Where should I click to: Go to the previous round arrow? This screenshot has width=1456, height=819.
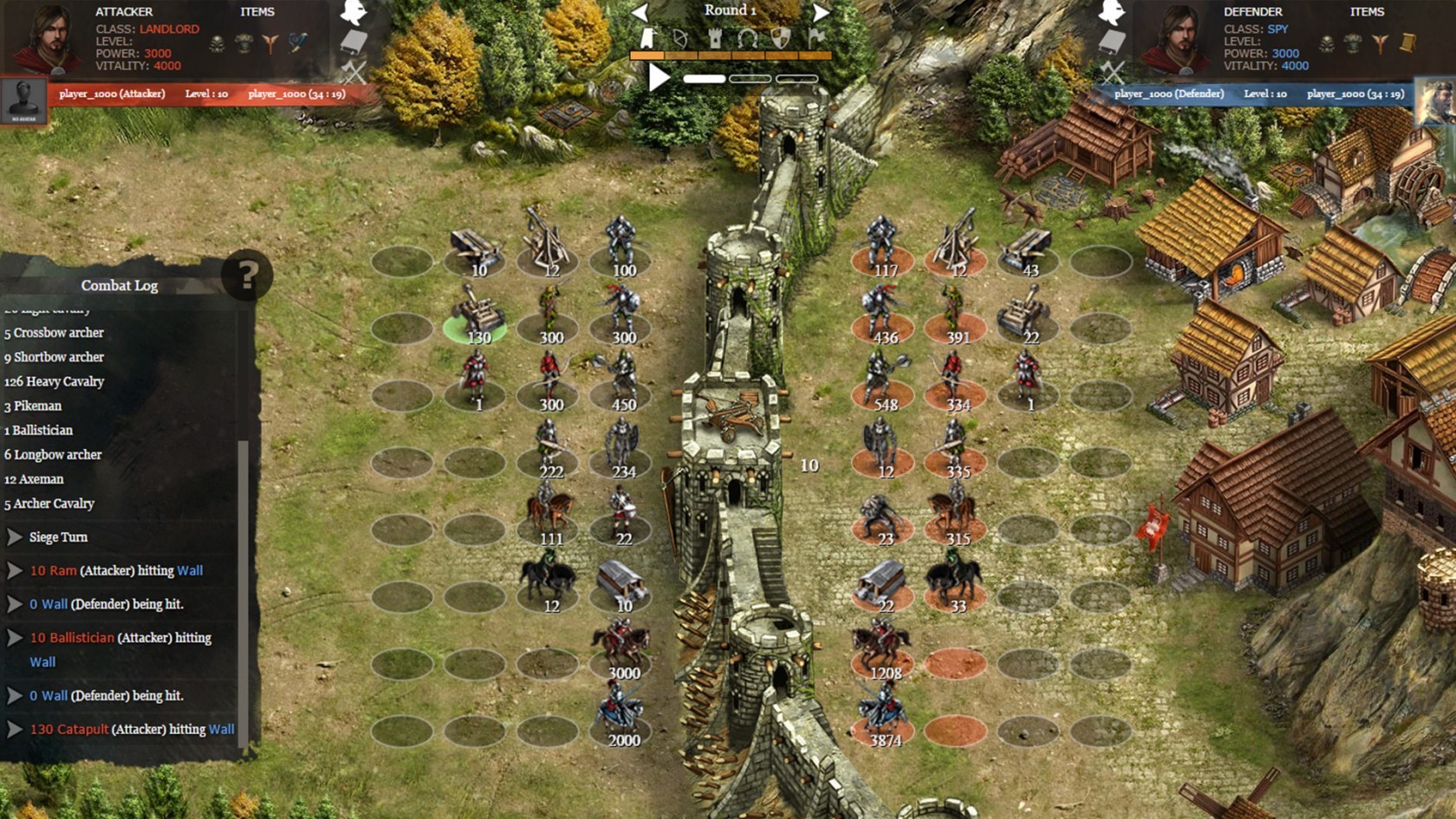(640, 12)
